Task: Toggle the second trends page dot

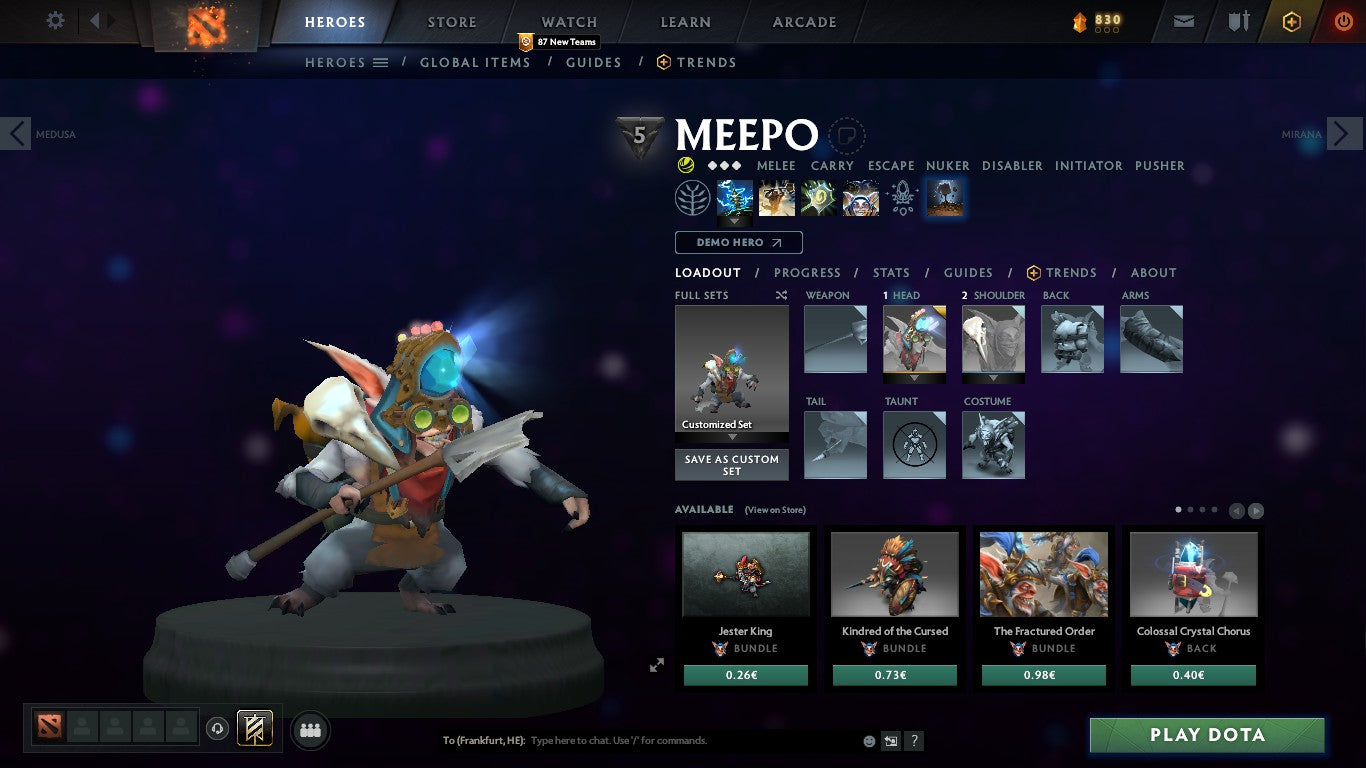Action: 1191,508
